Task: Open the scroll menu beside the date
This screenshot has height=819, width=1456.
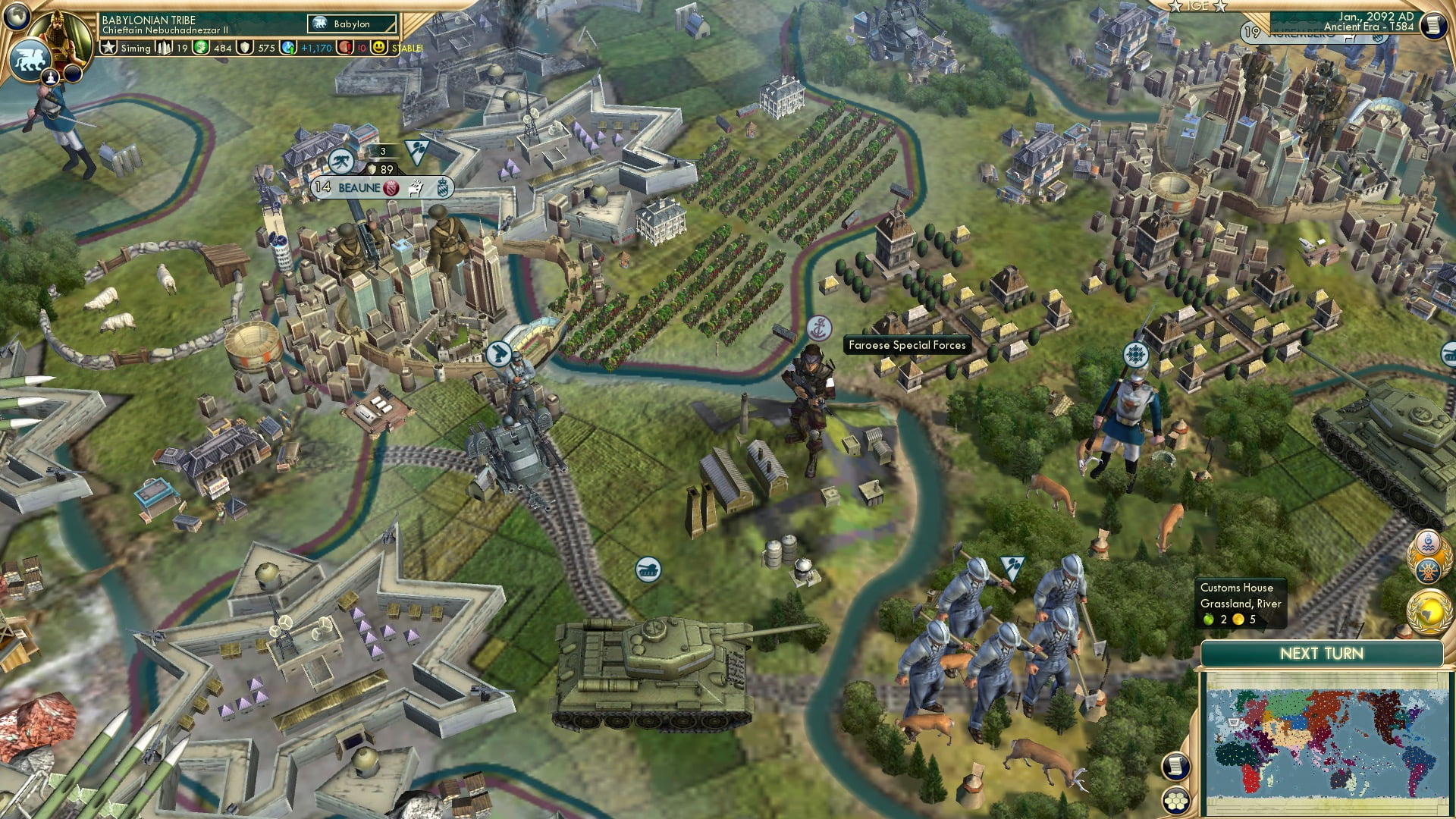Action: pyautogui.click(x=1432, y=25)
